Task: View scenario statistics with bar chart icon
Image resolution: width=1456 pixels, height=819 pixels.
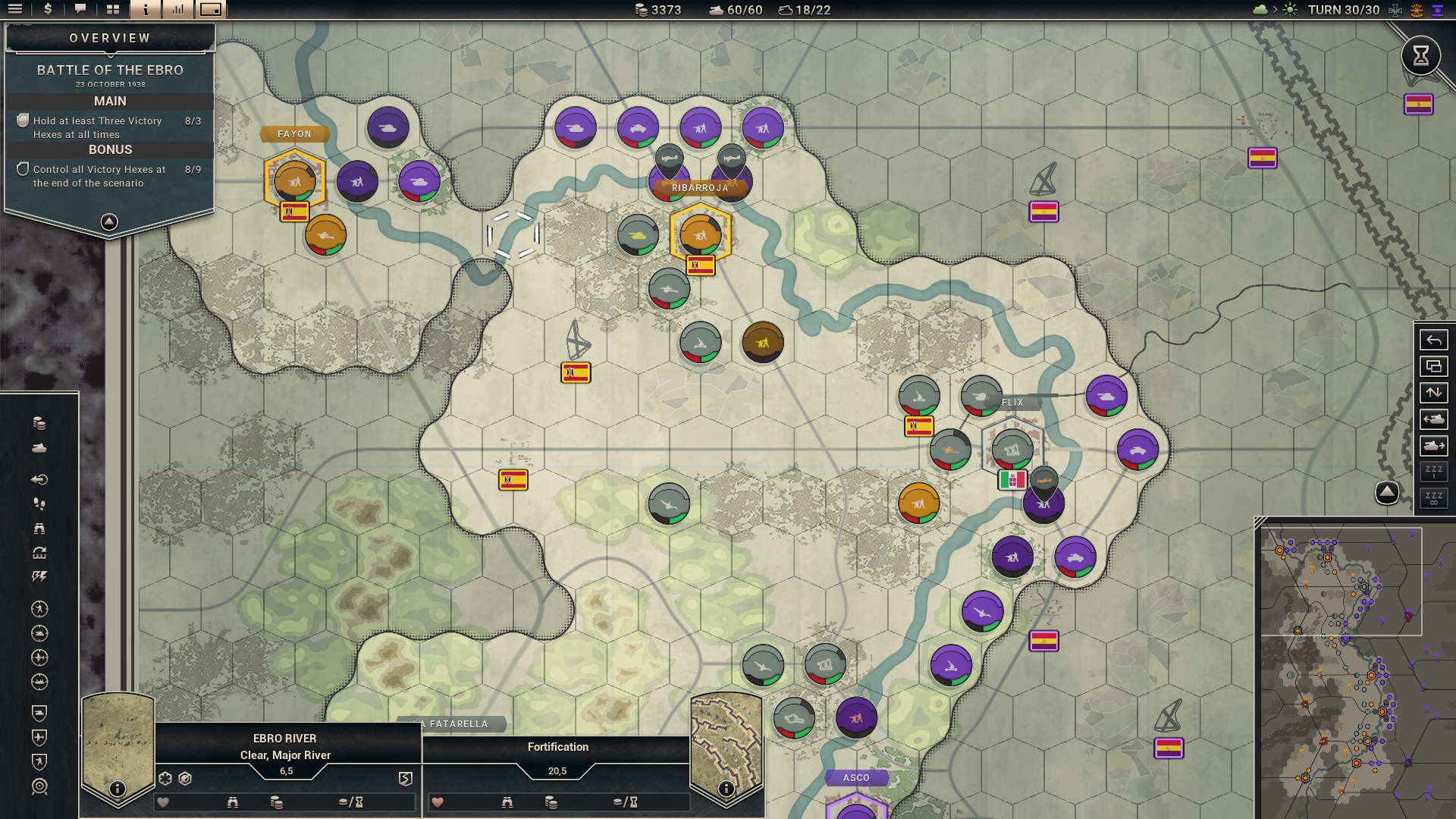Action: point(177,10)
